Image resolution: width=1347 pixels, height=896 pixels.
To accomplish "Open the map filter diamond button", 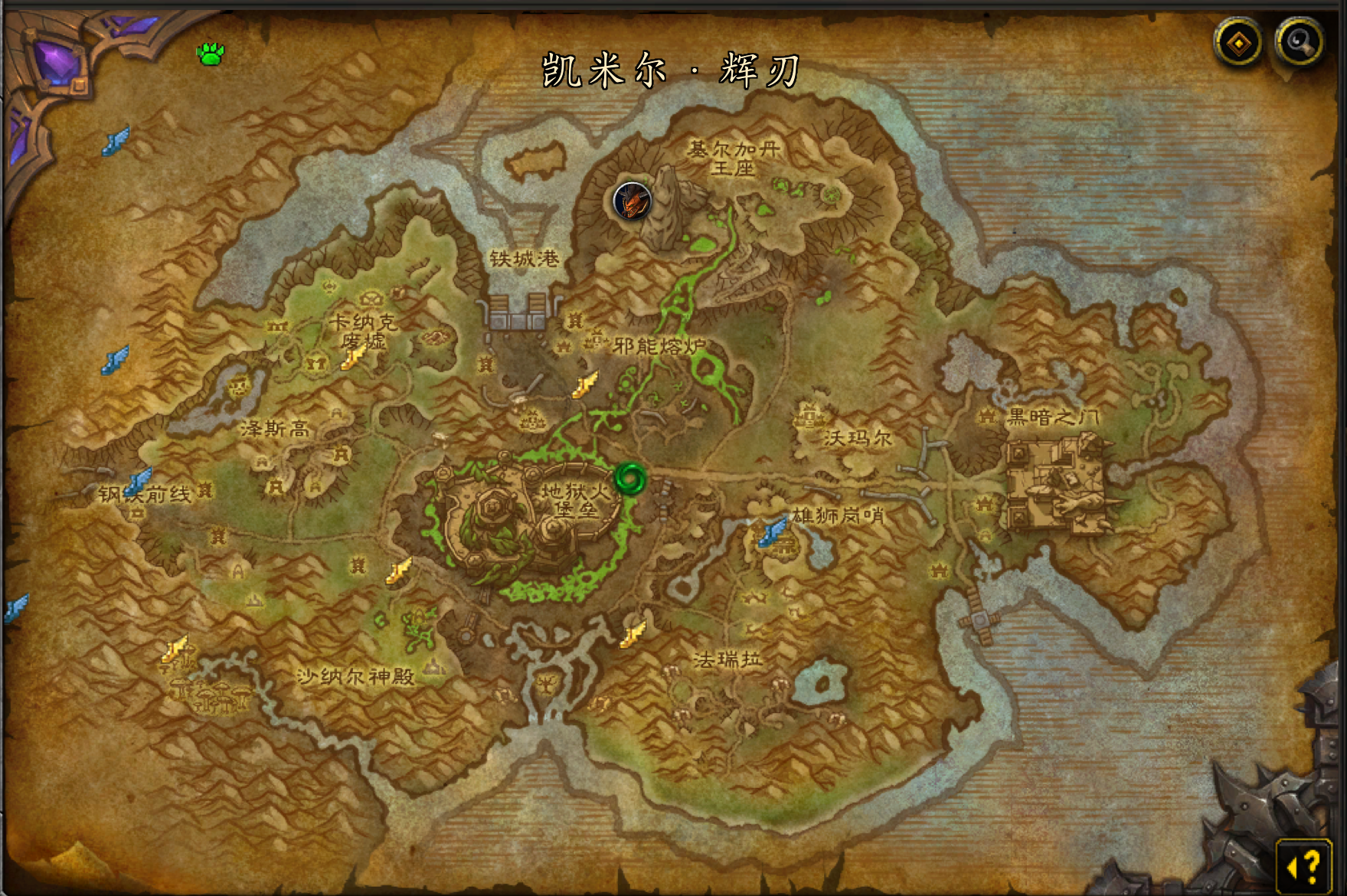I will [1238, 43].
